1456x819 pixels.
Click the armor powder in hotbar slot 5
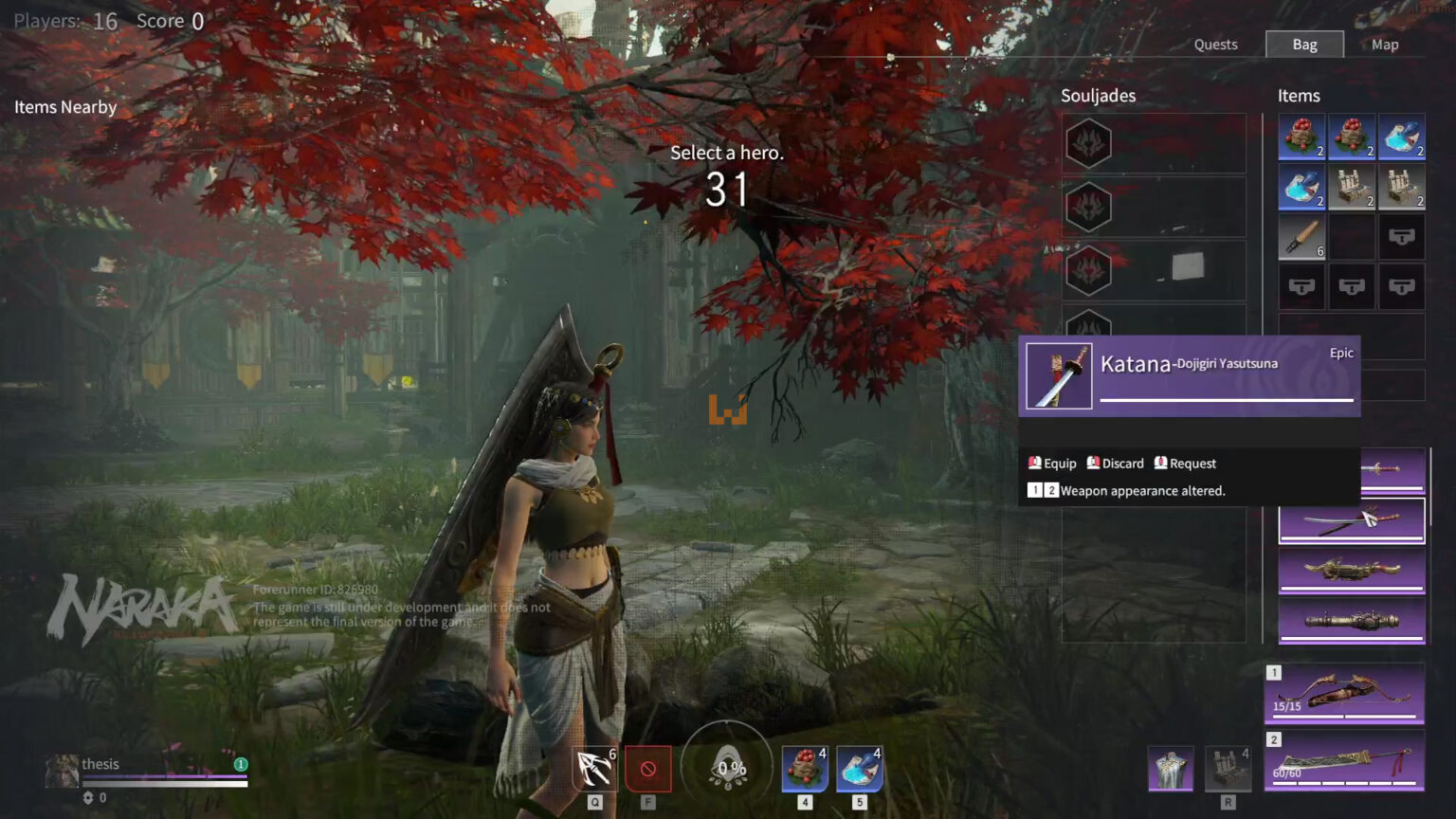tap(858, 769)
